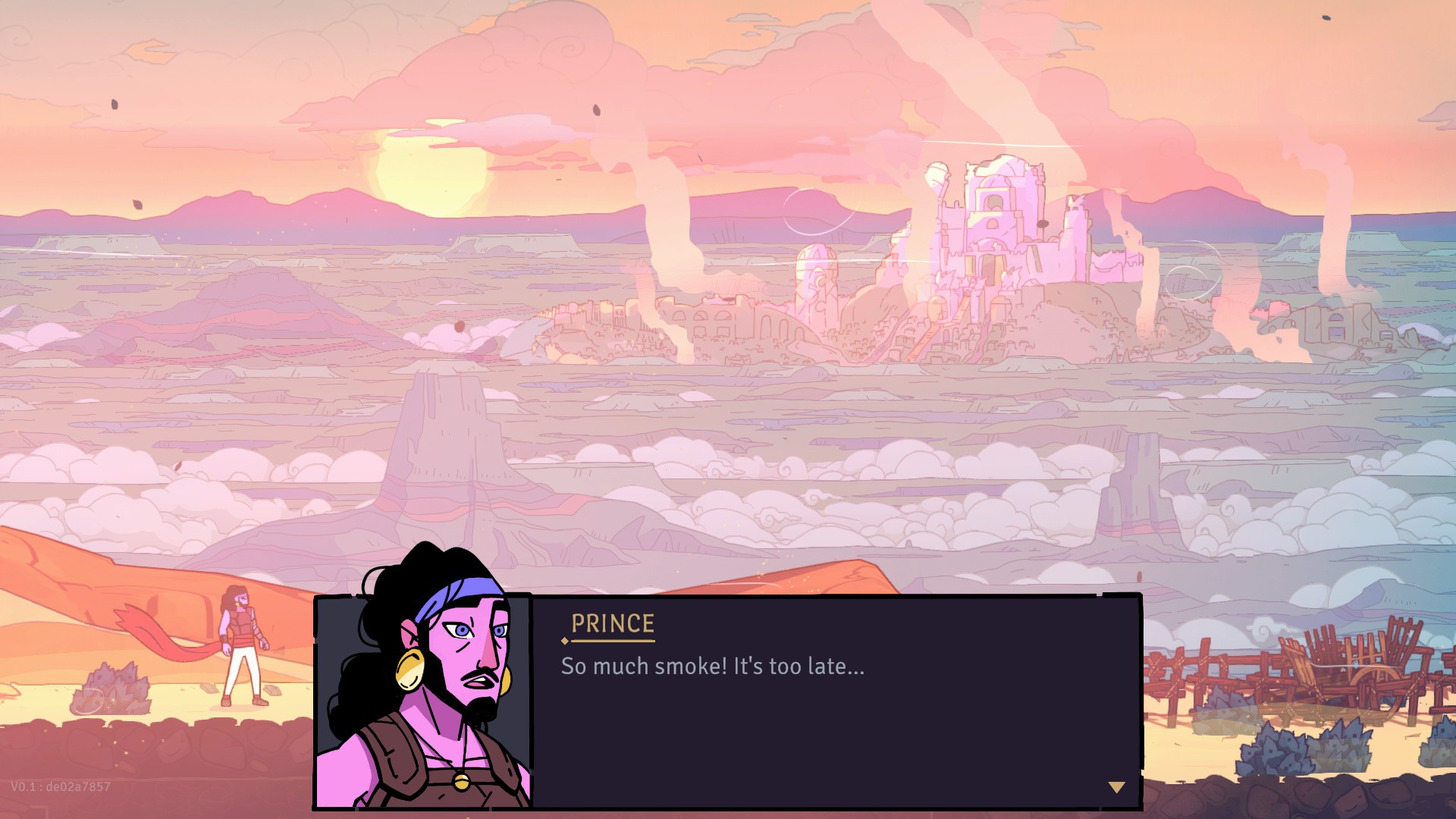Advance dialogue with the down arrow indicator
The image size is (1456, 819).
coord(1116,787)
